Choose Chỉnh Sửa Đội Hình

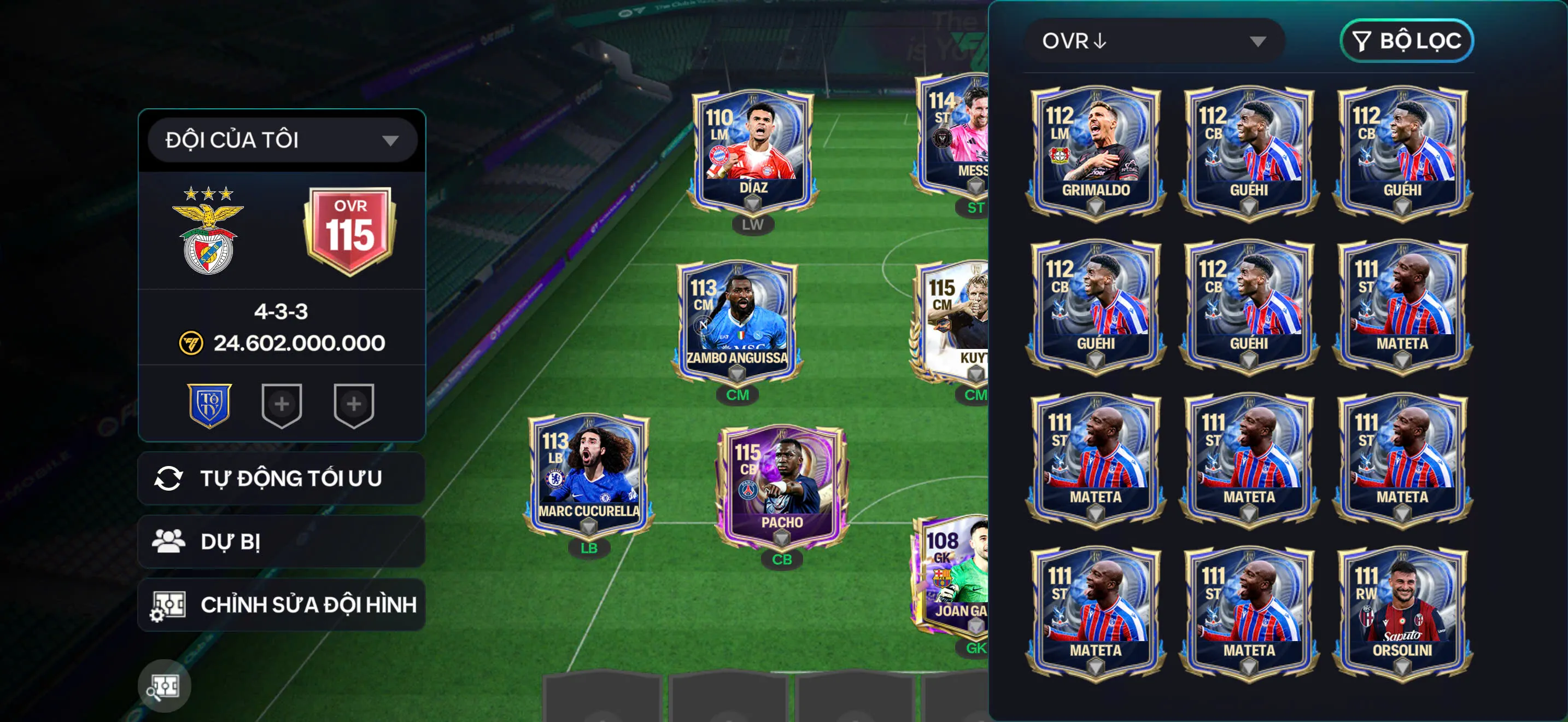point(281,604)
